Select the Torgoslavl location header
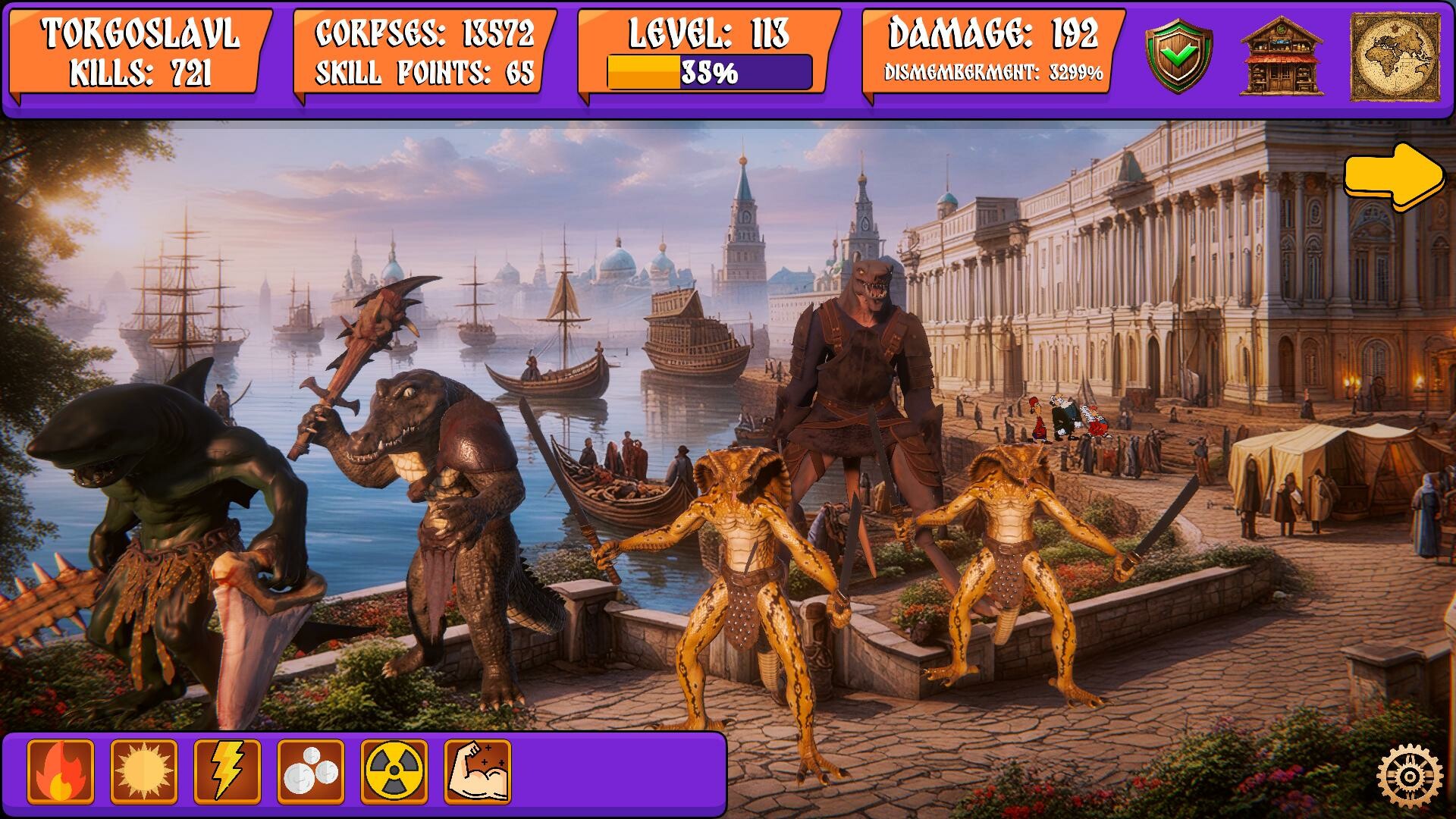1456x819 pixels. pyautogui.click(x=142, y=33)
